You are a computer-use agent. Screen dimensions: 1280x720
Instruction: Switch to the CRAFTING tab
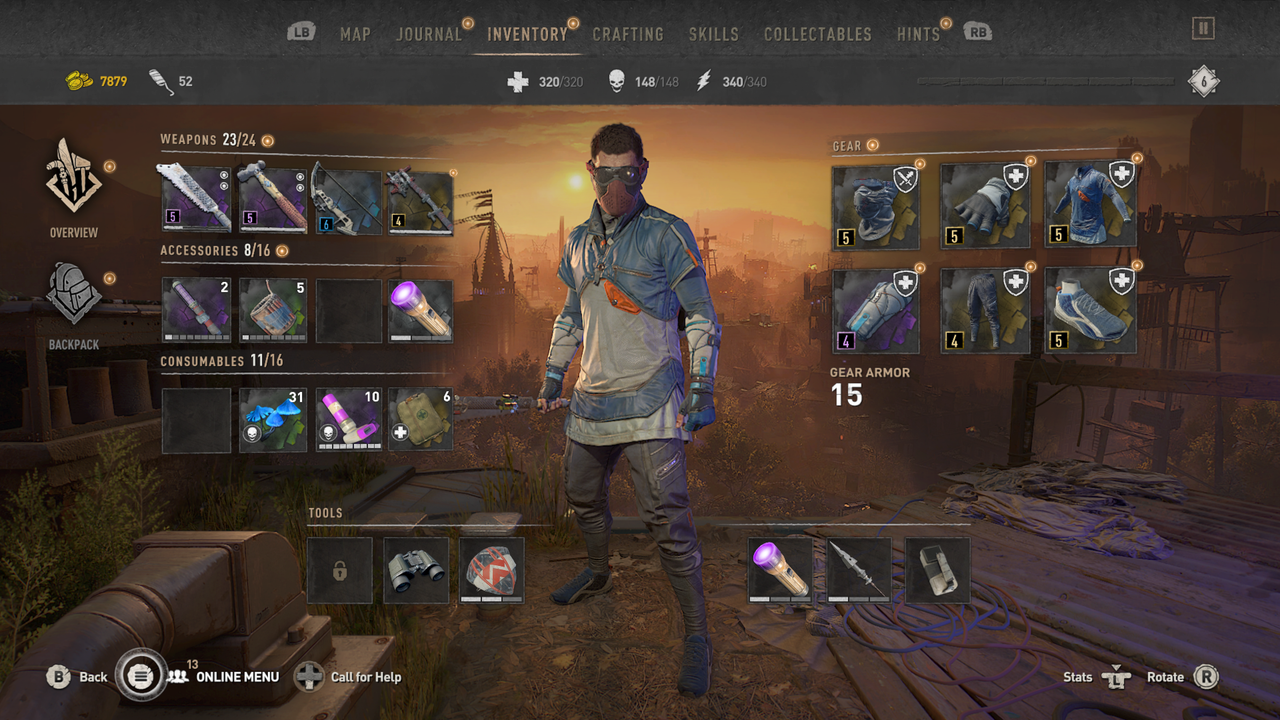click(629, 33)
